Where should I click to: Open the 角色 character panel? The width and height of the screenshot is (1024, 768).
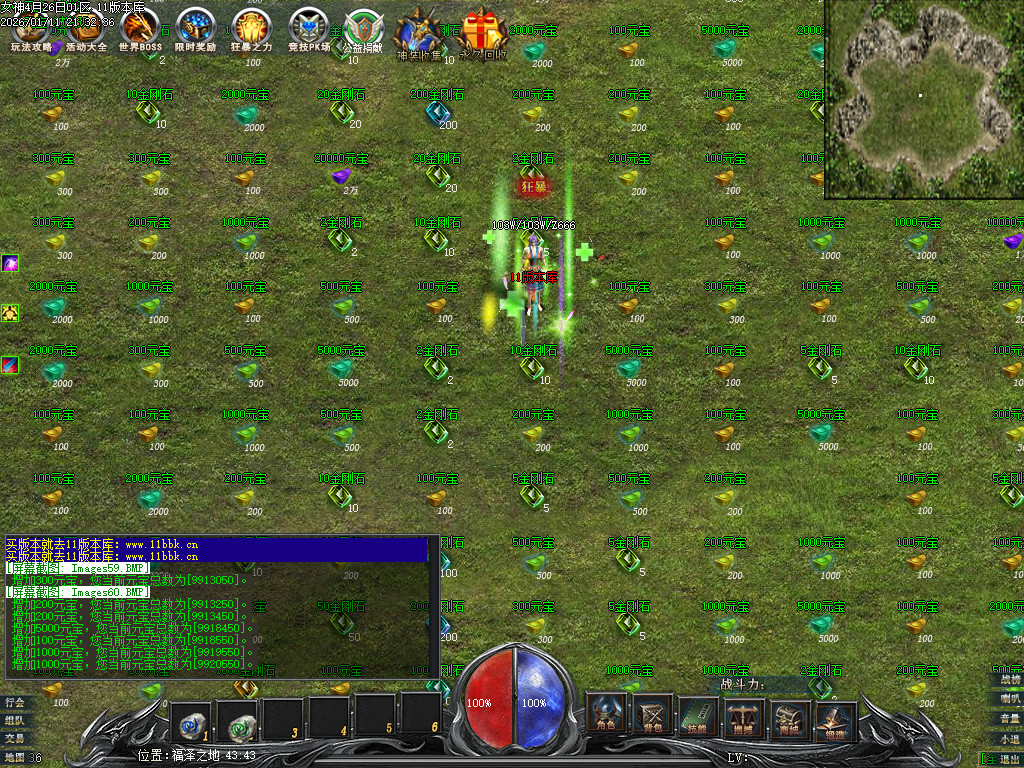[x=605, y=713]
